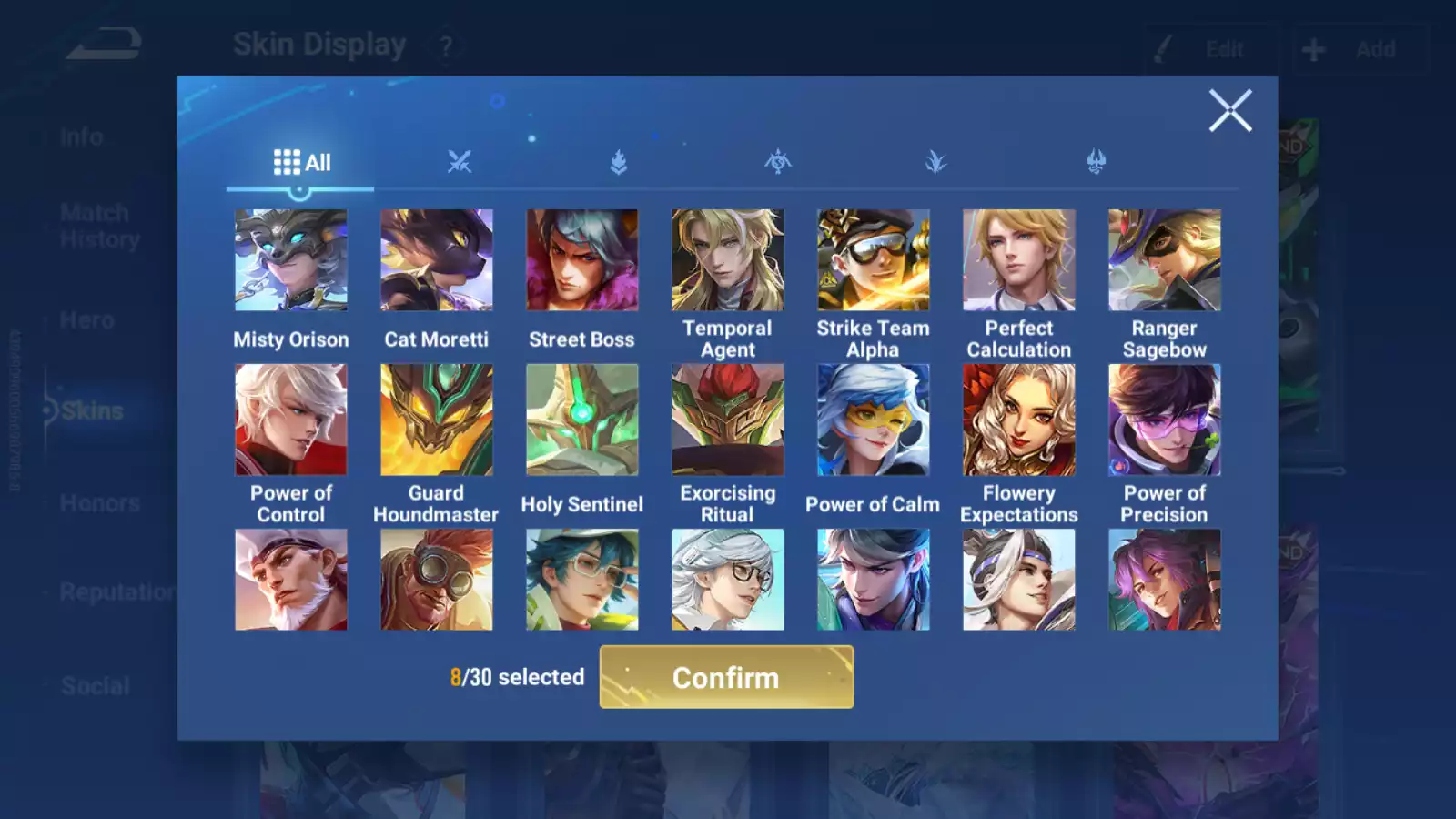This screenshot has height=819, width=1456.
Task: Toggle selection of the Misty Orison skin
Action: point(289,258)
